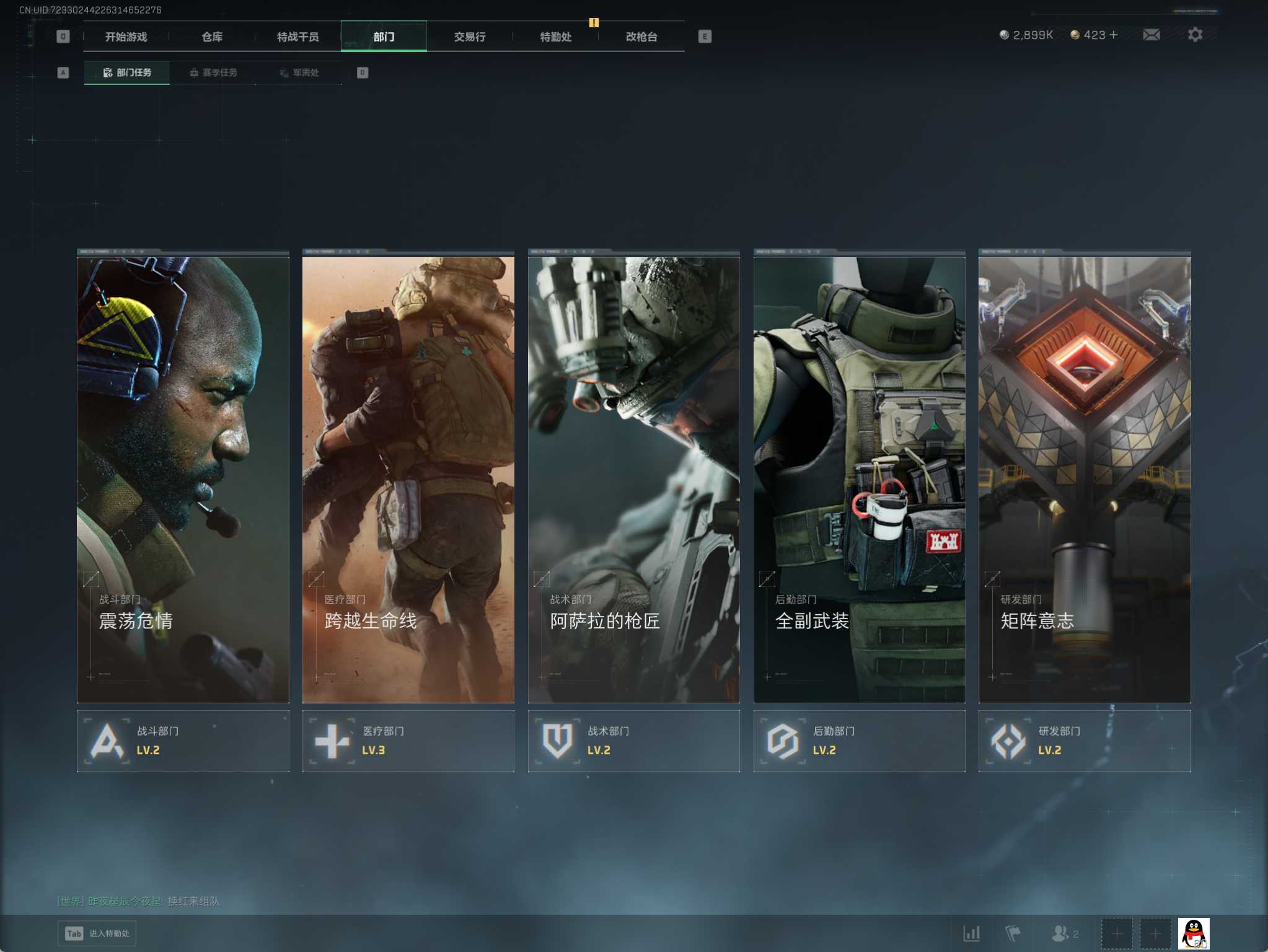
Task: Open the mail envelope icon
Action: (1151, 35)
